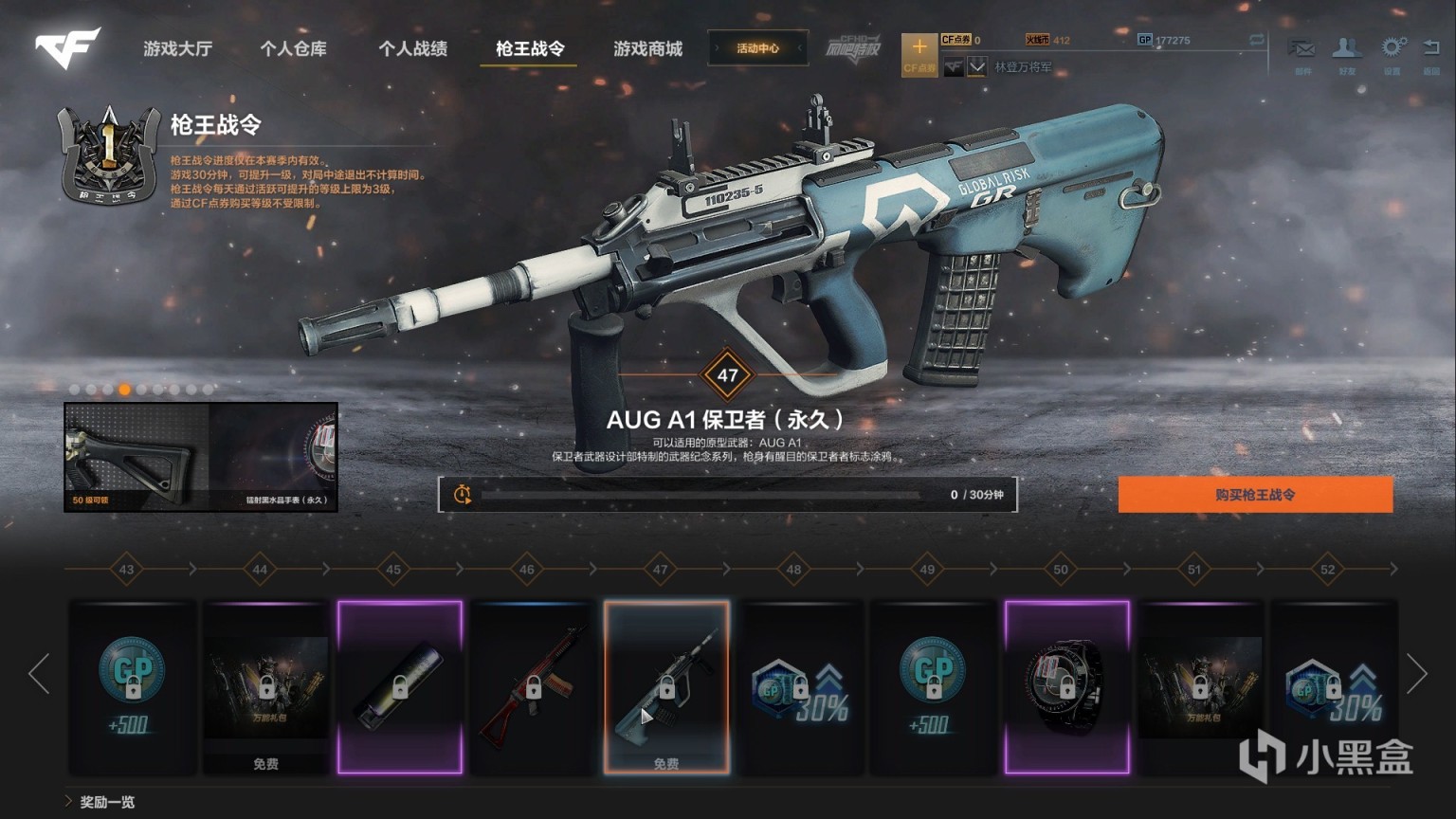Buy the battle pass with 购买枪王战令
This screenshot has height=819, width=1456.
1255,495
